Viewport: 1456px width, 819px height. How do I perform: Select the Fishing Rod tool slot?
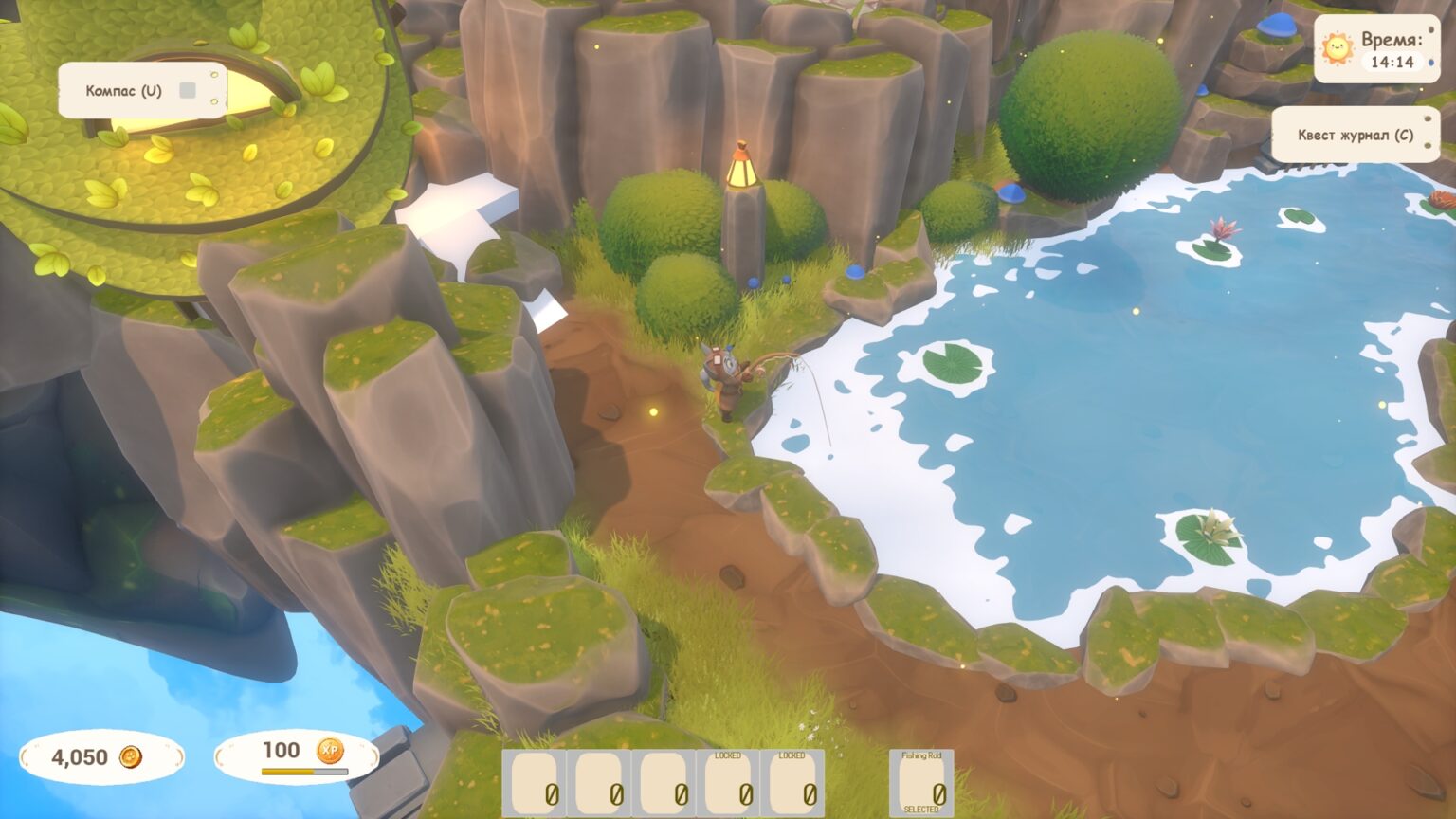921,783
